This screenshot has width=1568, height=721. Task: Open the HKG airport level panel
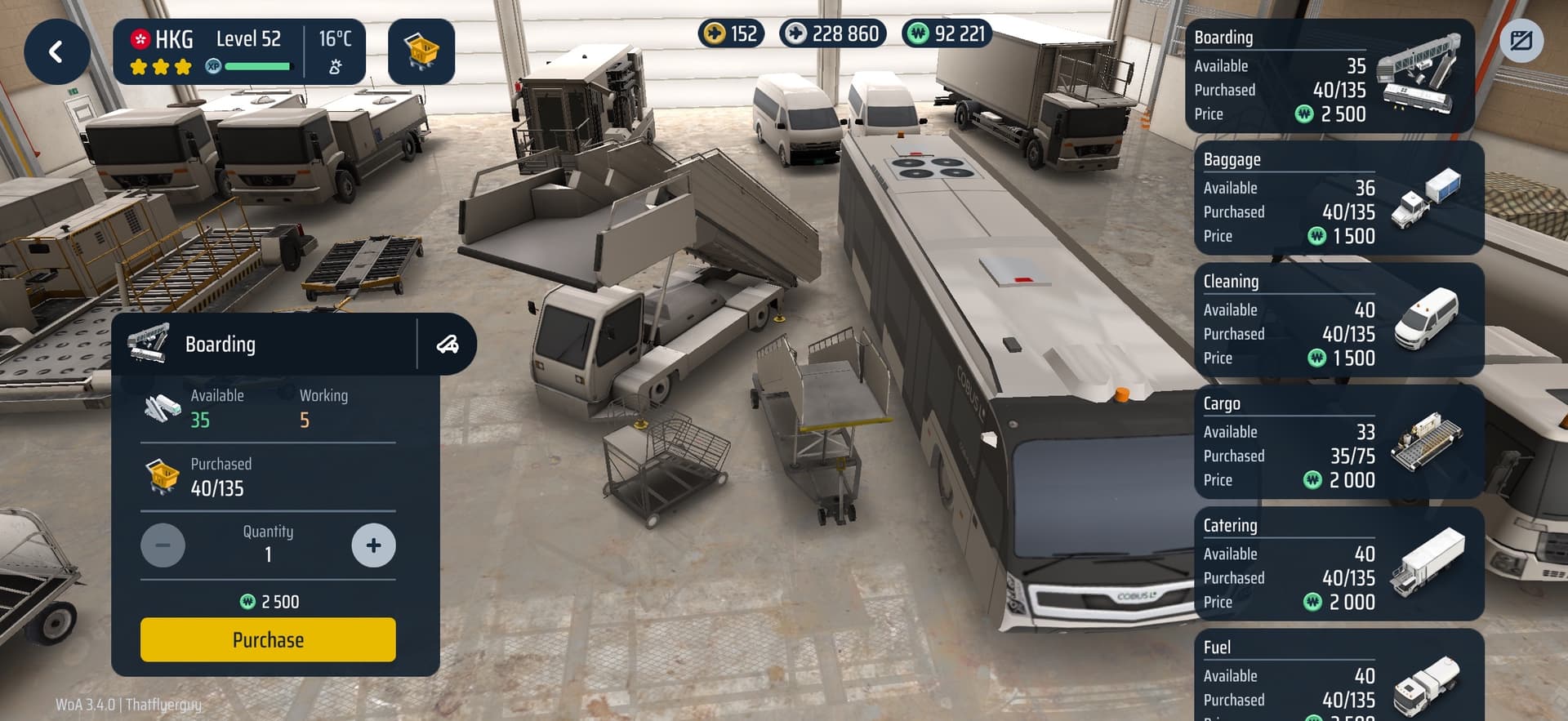click(238, 52)
